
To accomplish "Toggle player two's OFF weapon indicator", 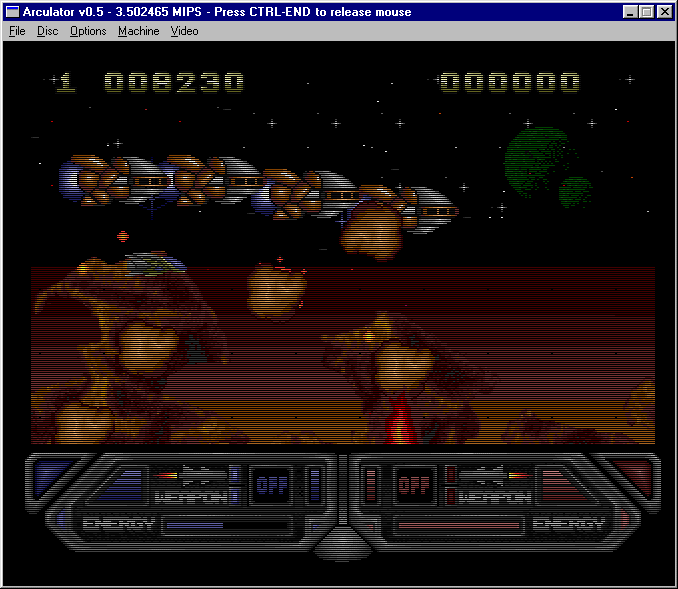I will pyautogui.click(x=412, y=486).
